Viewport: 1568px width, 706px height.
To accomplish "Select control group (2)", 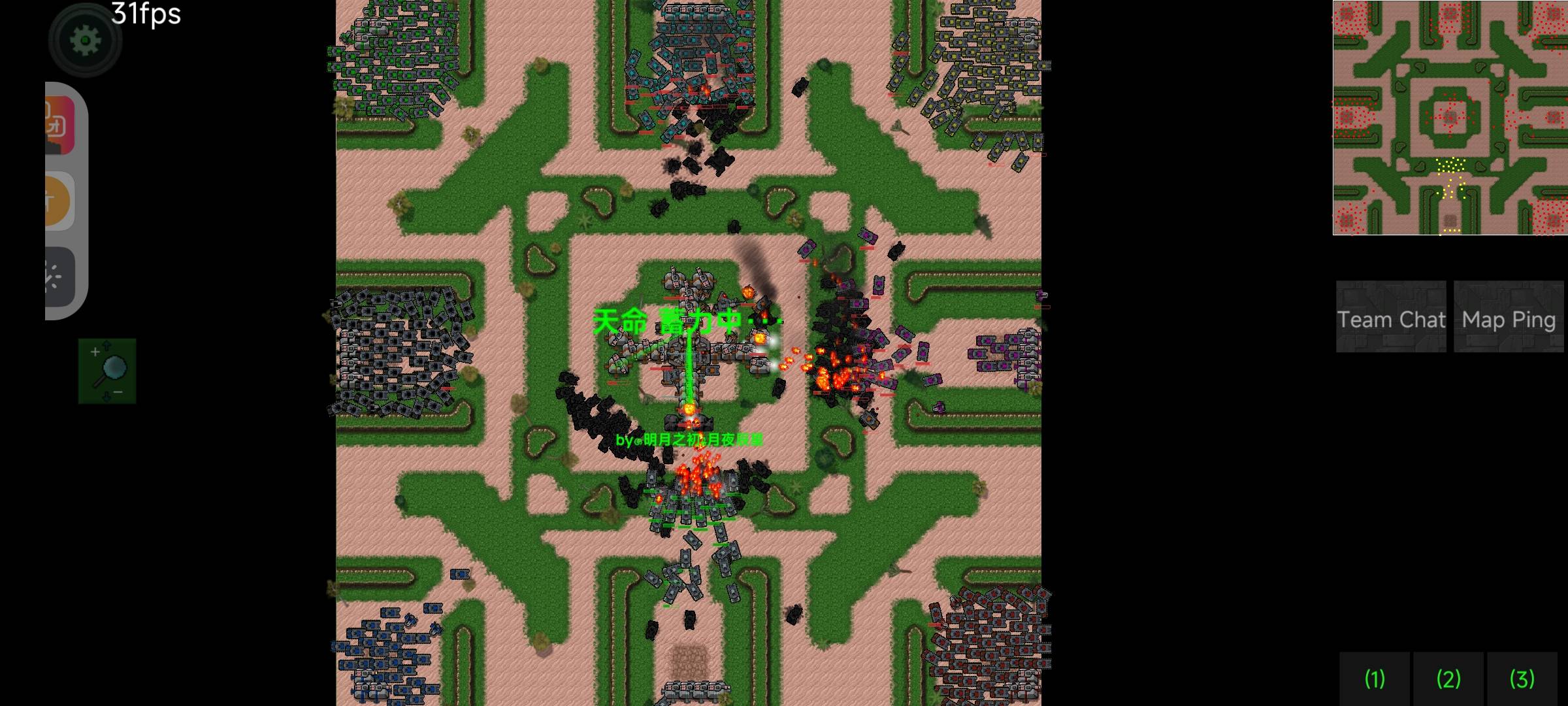I will point(1448,679).
